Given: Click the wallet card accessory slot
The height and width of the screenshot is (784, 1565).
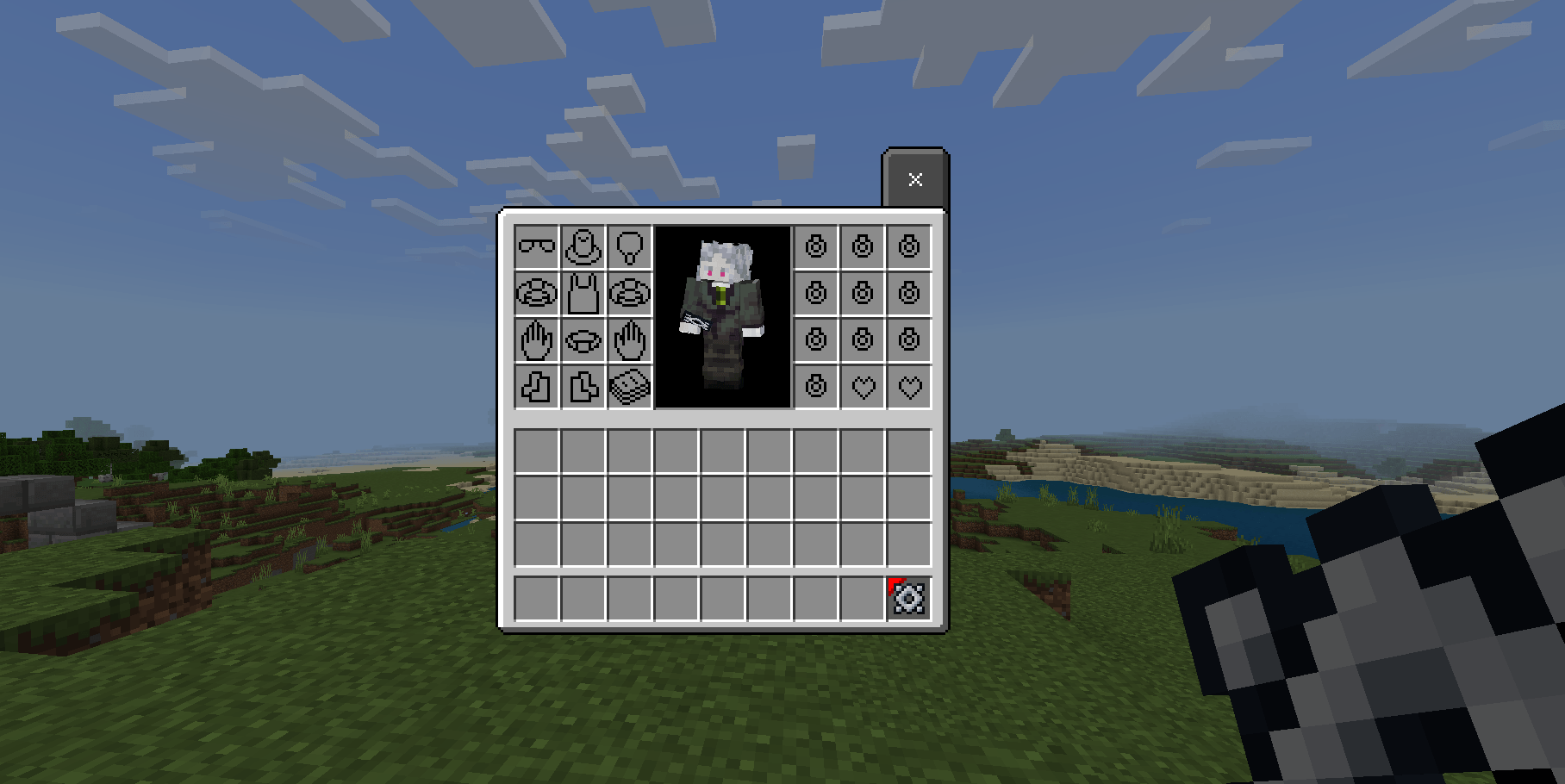Looking at the screenshot, I should (x=630, y=387).
